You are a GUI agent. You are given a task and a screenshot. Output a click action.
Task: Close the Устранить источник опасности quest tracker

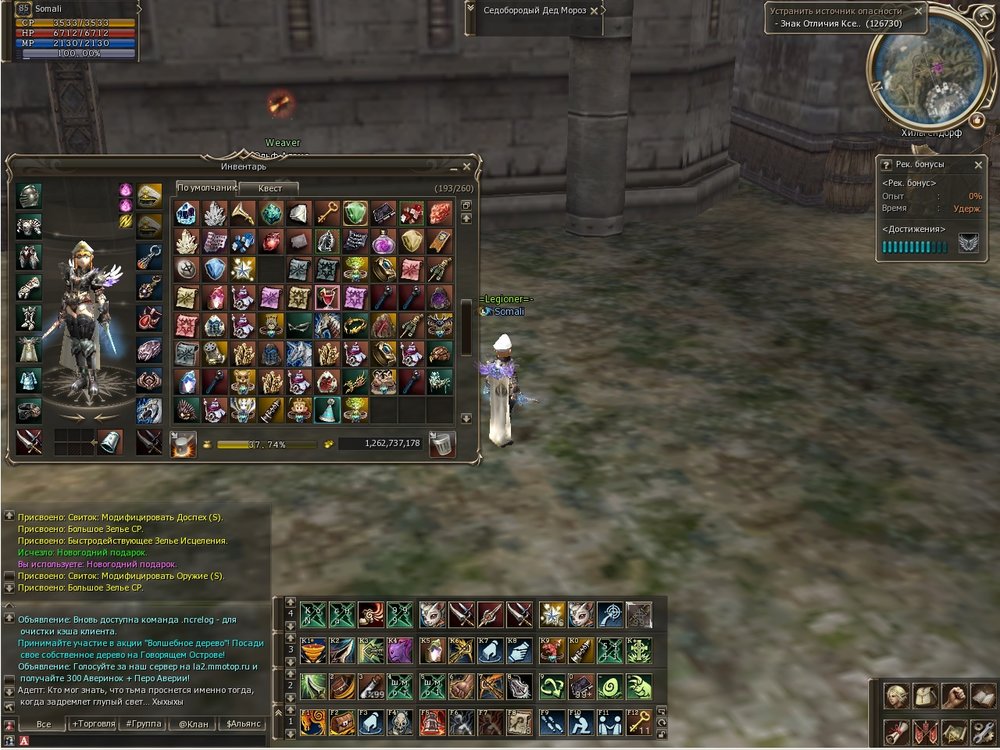tap(918, 12)
